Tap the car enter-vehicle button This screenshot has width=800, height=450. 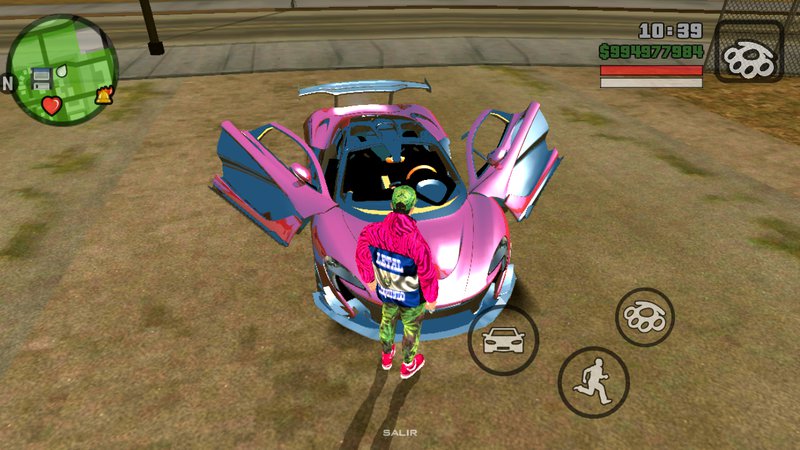pos(503,339)
